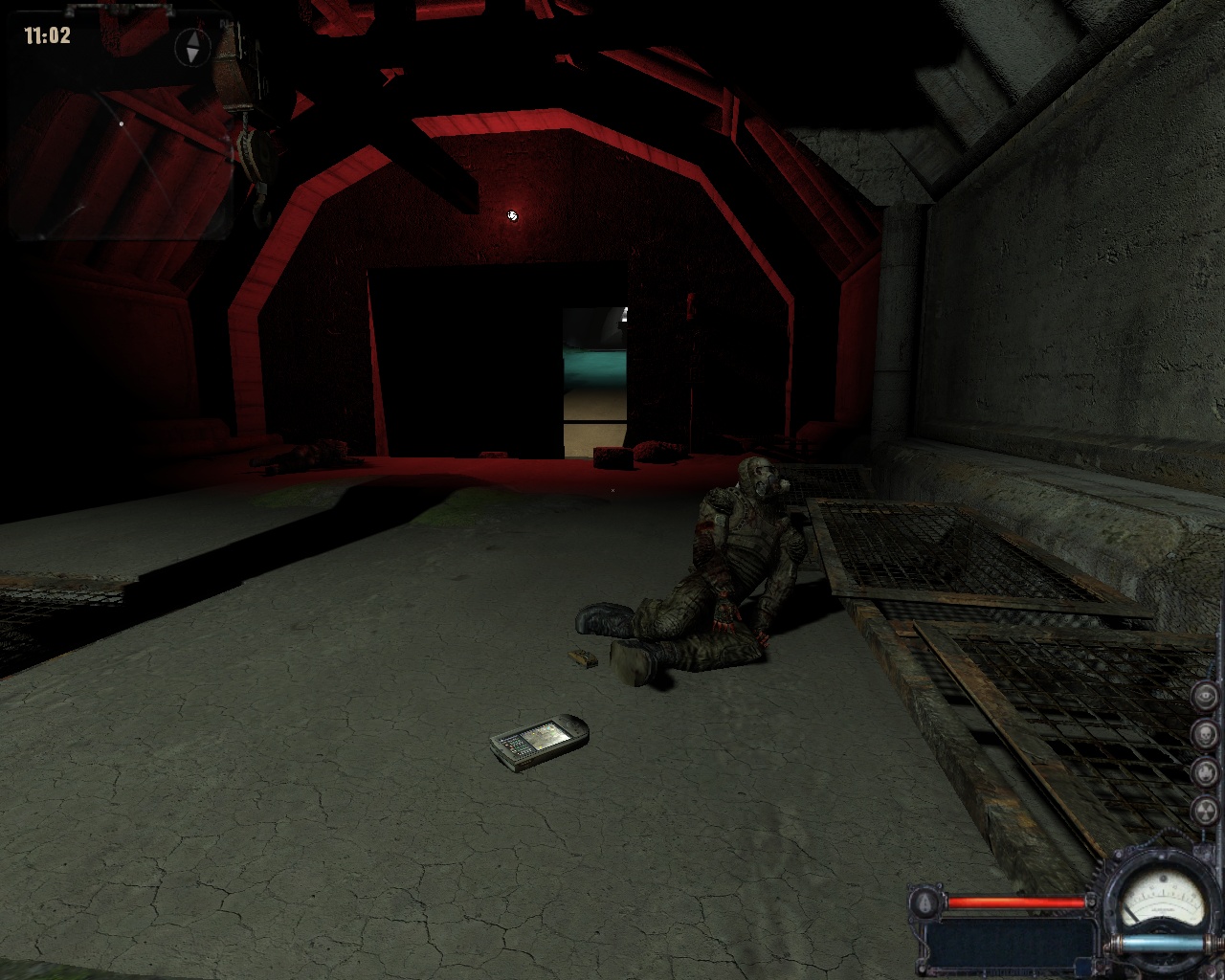Screen dimensions: 1225x980
Task: Select the radiation trefoil status icon
Action: coord(1206,811)
